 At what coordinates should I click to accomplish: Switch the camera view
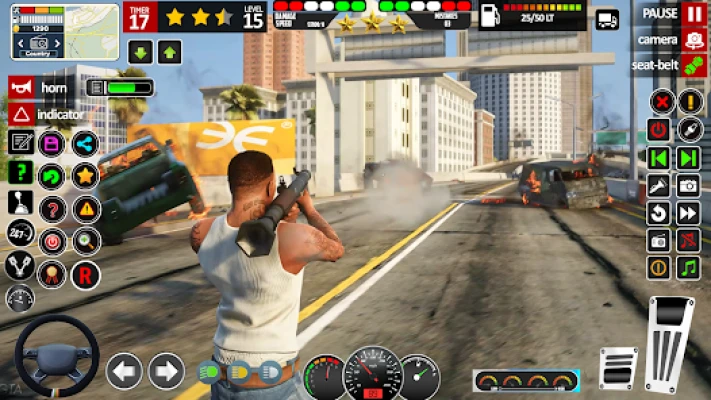point(694,40)
